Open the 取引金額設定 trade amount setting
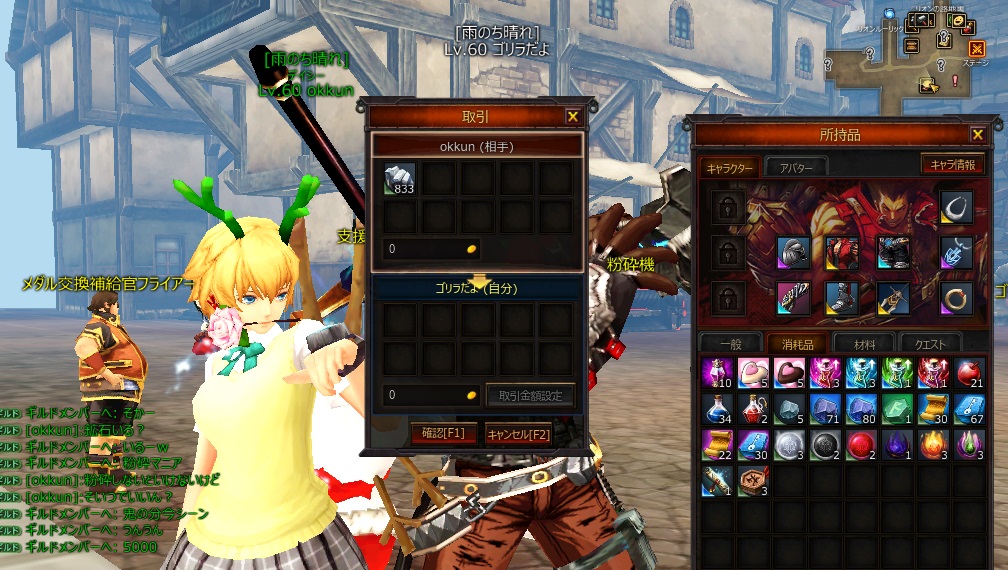Screen dimensions: 1008x570 coord(531,395)
